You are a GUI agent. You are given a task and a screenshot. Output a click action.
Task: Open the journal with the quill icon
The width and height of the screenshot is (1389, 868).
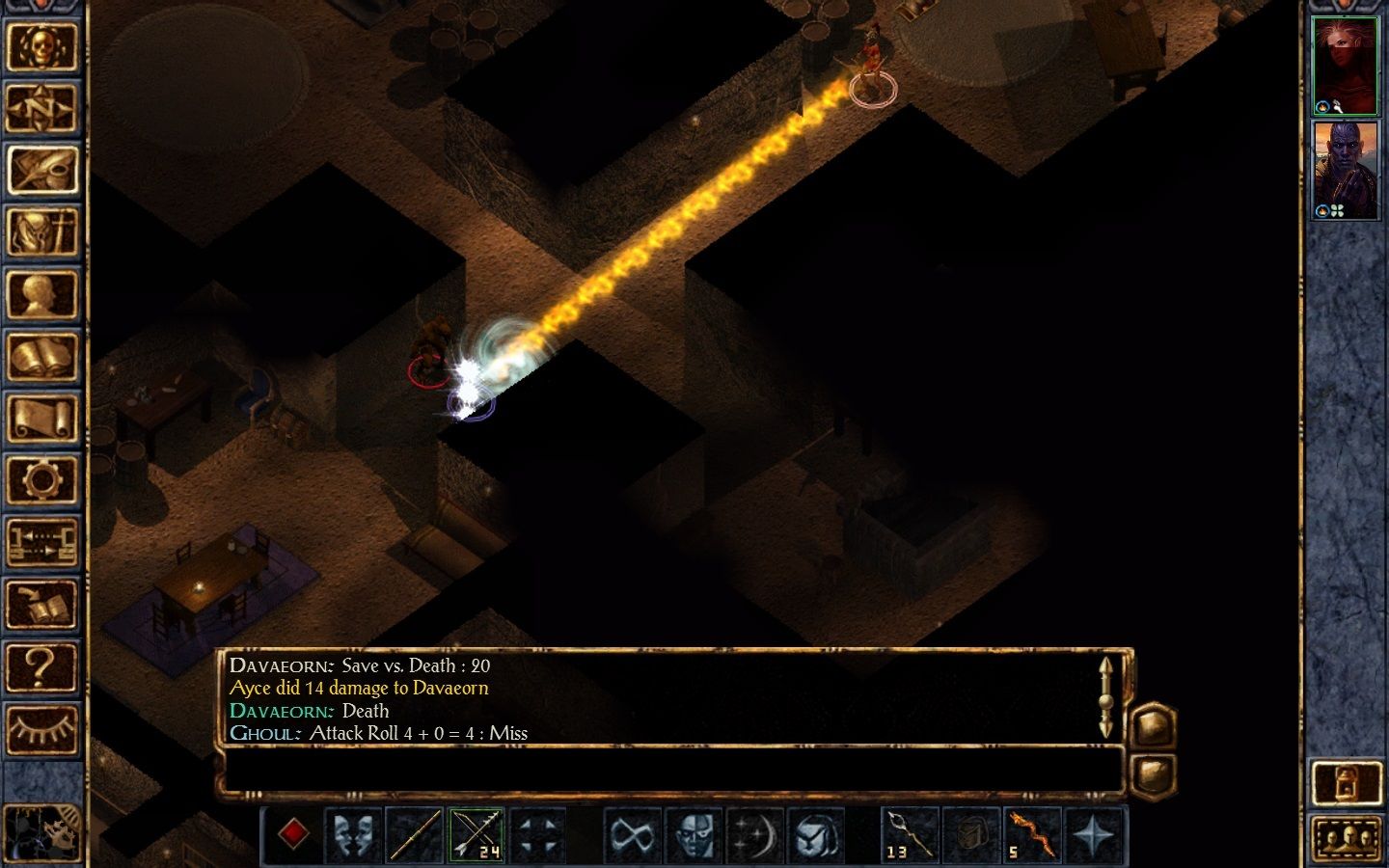point(43,169)
